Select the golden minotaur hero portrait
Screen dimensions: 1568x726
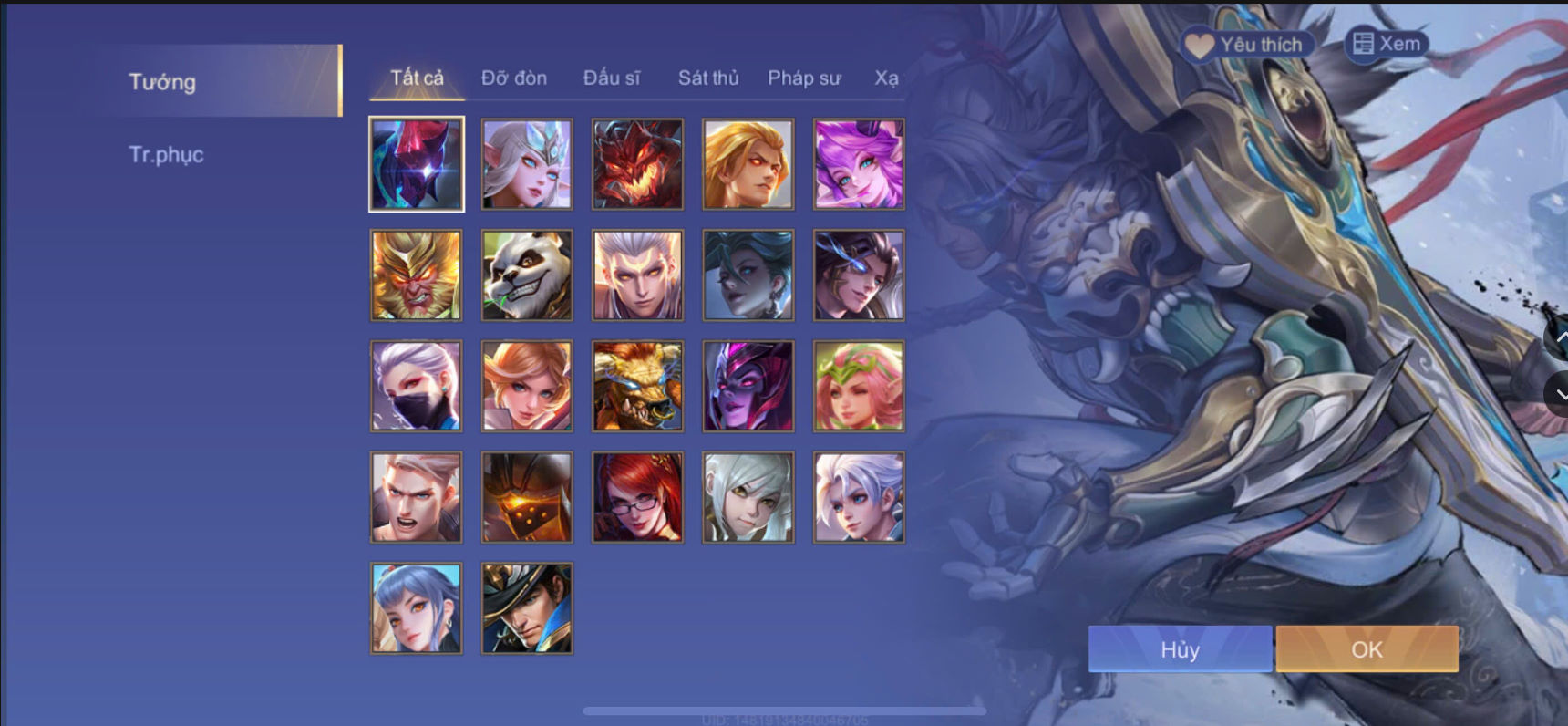[x=636, y=385]
